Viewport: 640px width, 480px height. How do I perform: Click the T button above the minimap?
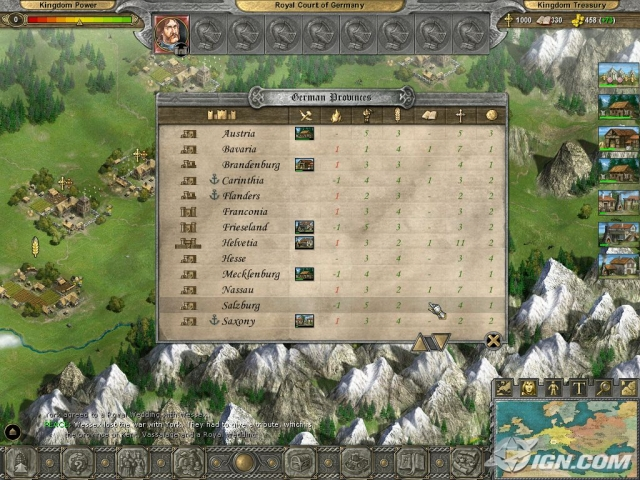click(577, 387)
